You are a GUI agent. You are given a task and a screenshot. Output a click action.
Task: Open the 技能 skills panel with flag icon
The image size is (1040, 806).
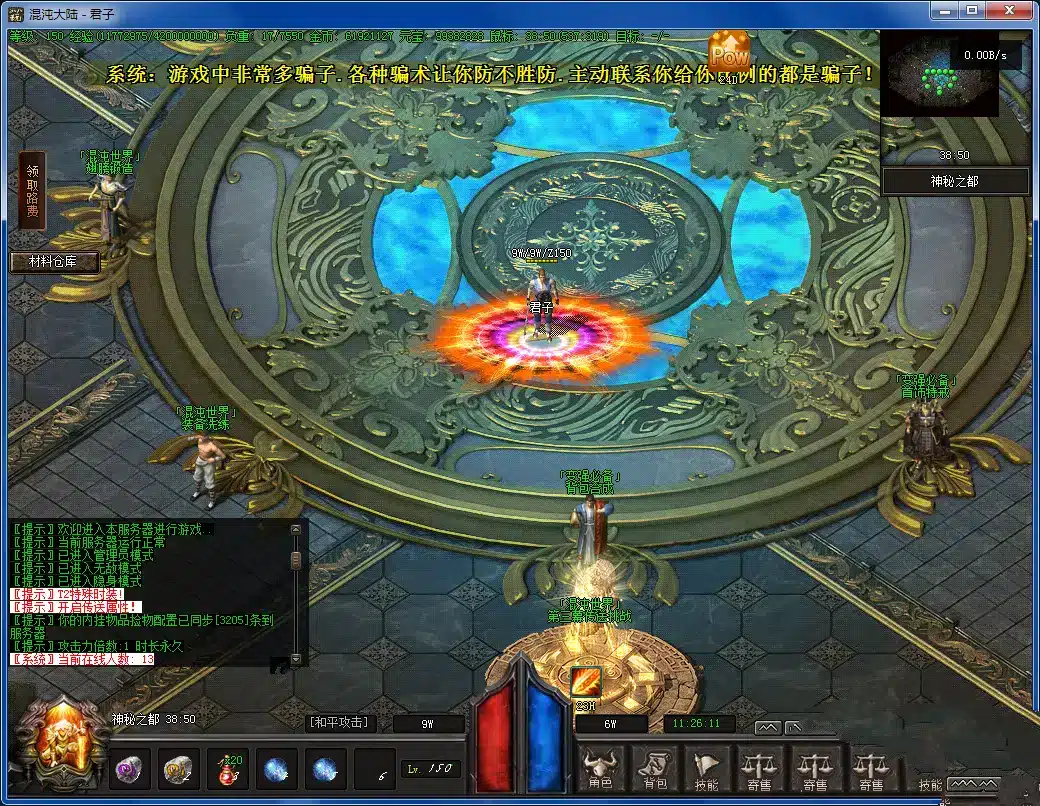point(706,770)
